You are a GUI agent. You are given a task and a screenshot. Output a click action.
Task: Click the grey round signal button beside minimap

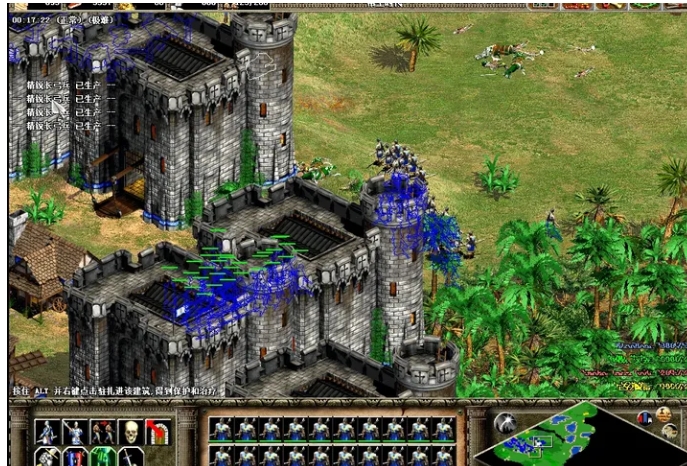(x=506, y=422)
